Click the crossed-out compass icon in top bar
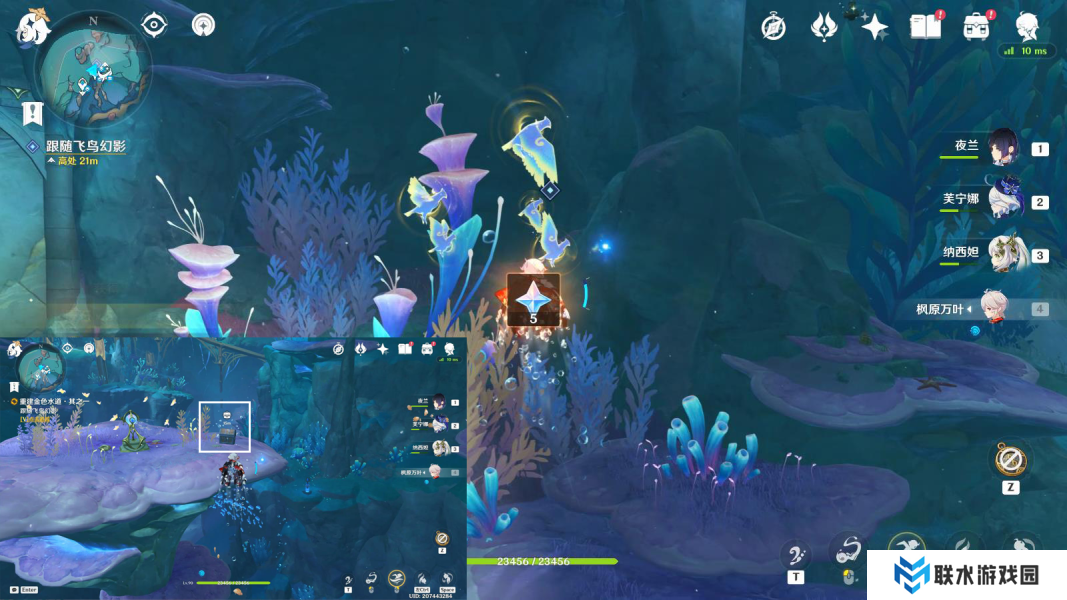 [x=773, y=27]
